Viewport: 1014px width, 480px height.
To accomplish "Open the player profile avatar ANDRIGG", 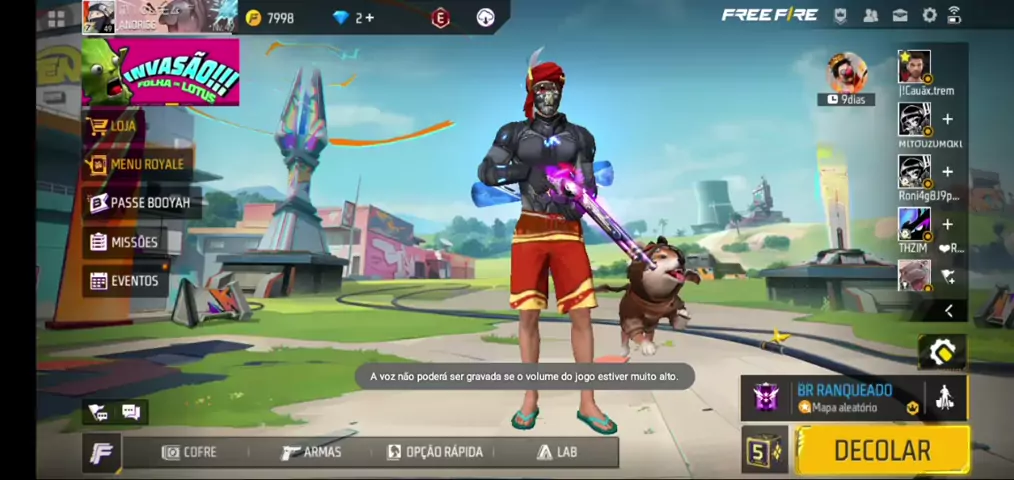I will 98,17.
